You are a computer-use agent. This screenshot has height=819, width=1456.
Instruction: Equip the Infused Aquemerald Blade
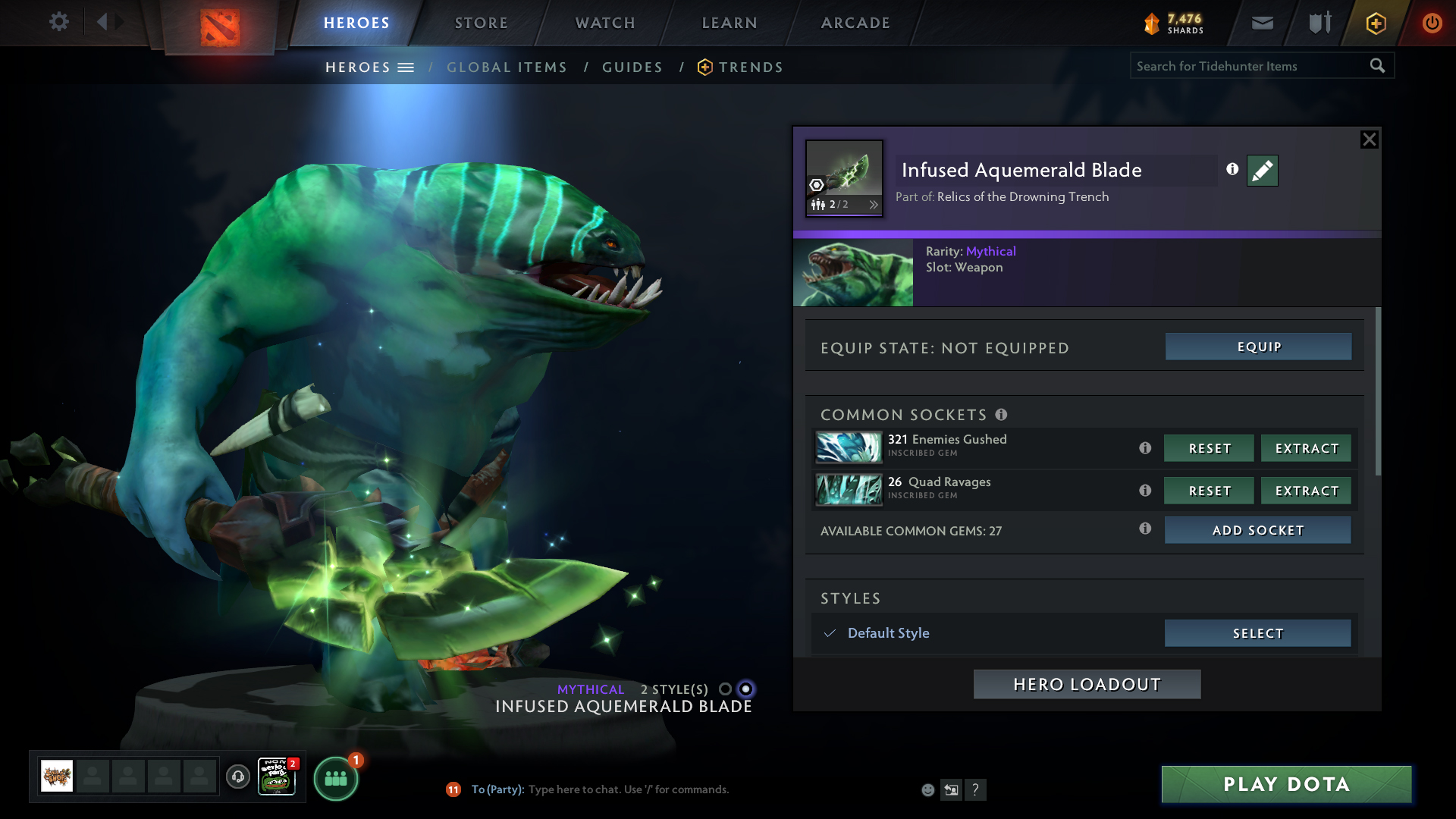pyautogui.click(x=1258, y=347)
